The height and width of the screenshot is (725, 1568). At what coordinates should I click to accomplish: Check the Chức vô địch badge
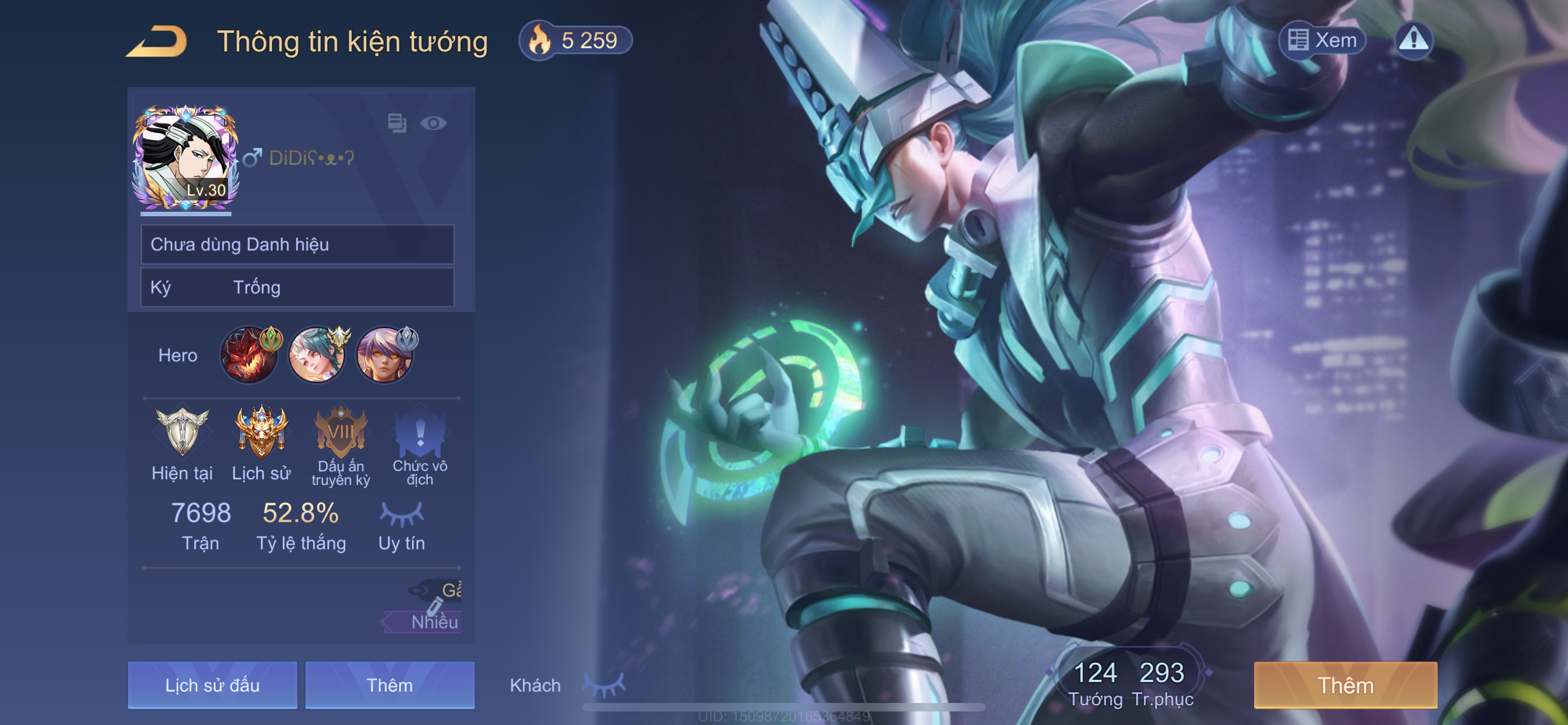coord(420,434)
